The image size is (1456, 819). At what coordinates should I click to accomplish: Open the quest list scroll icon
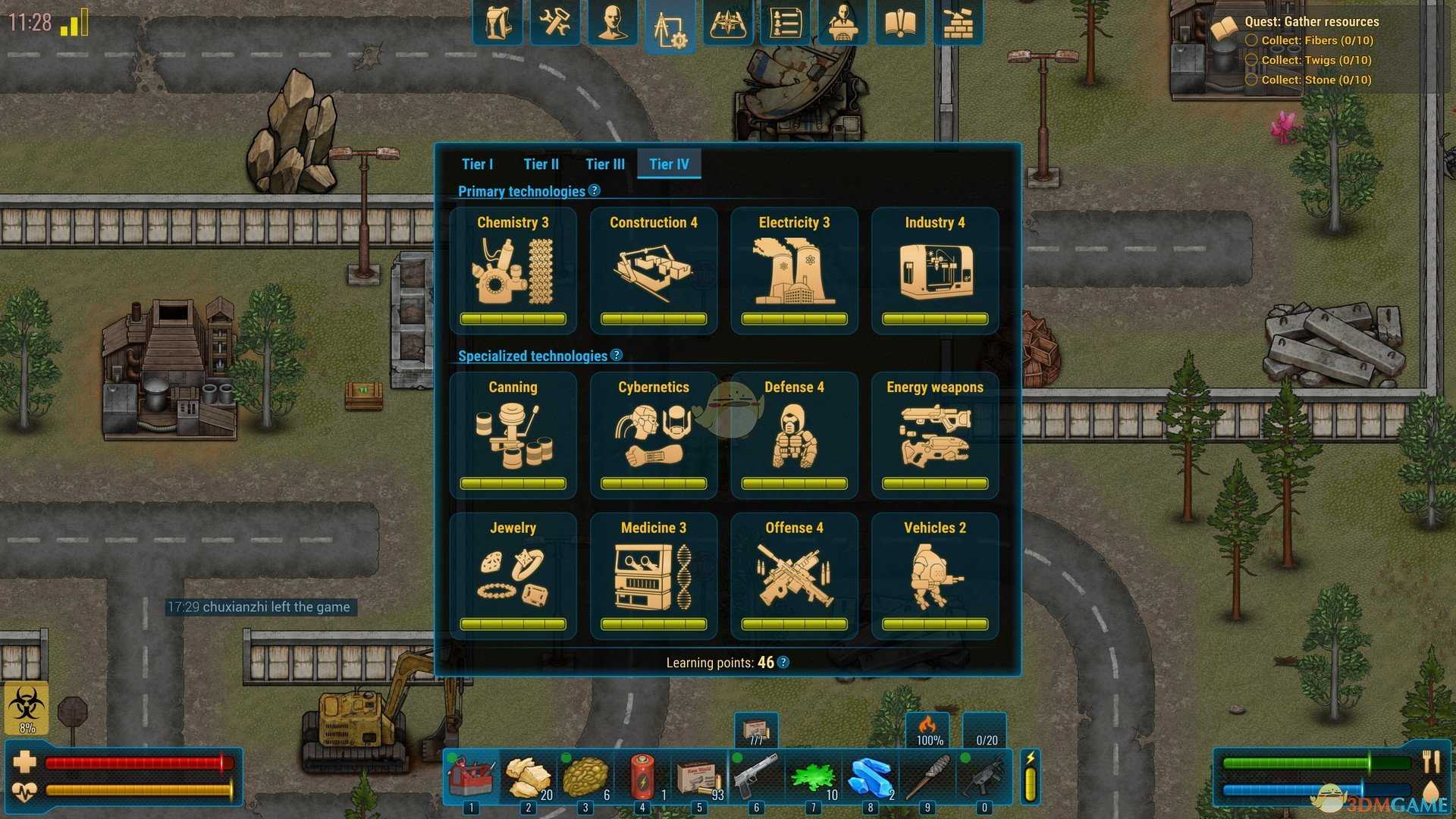pos(785,23)
